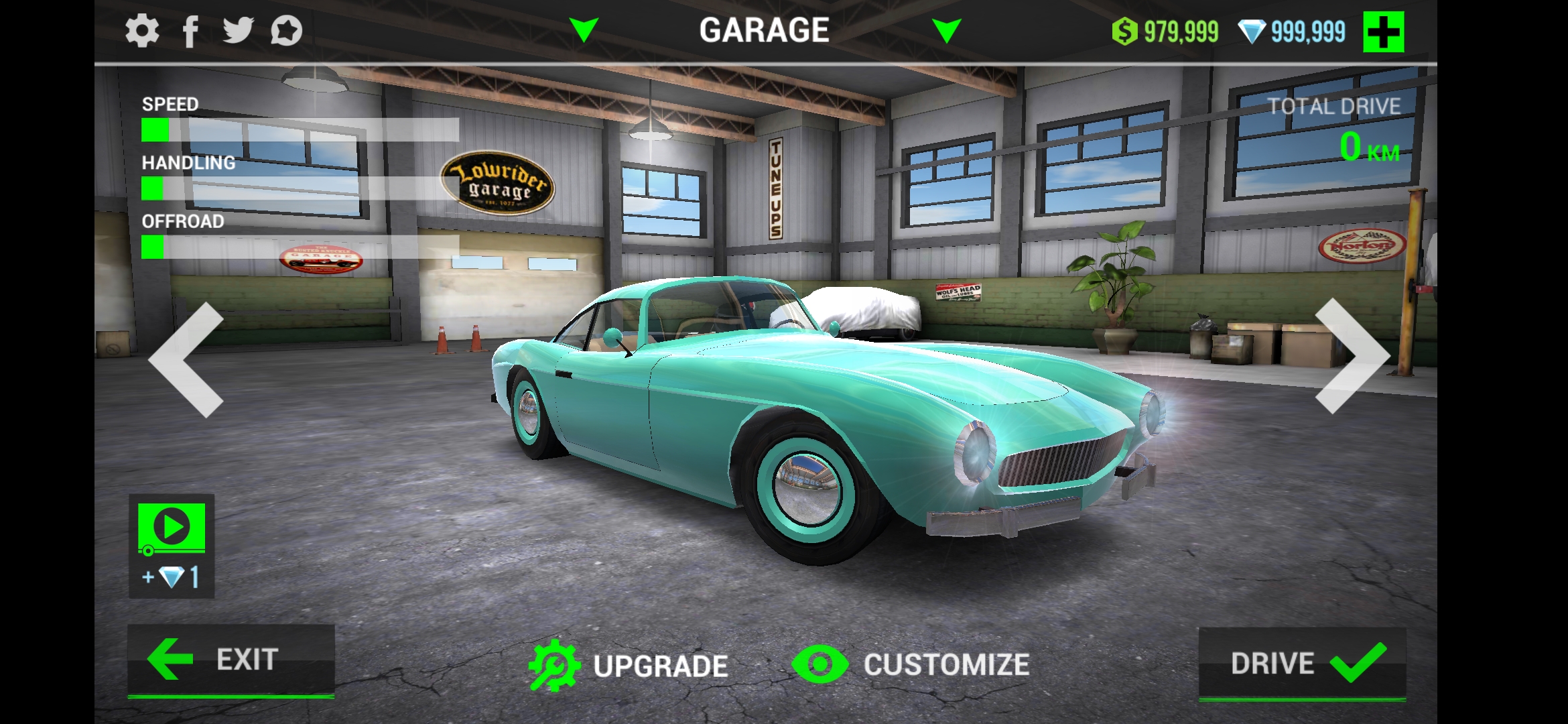This screenshot has width=1568, height=724.
Task: Select the GARAGE title tab
Action: (765, 29)
